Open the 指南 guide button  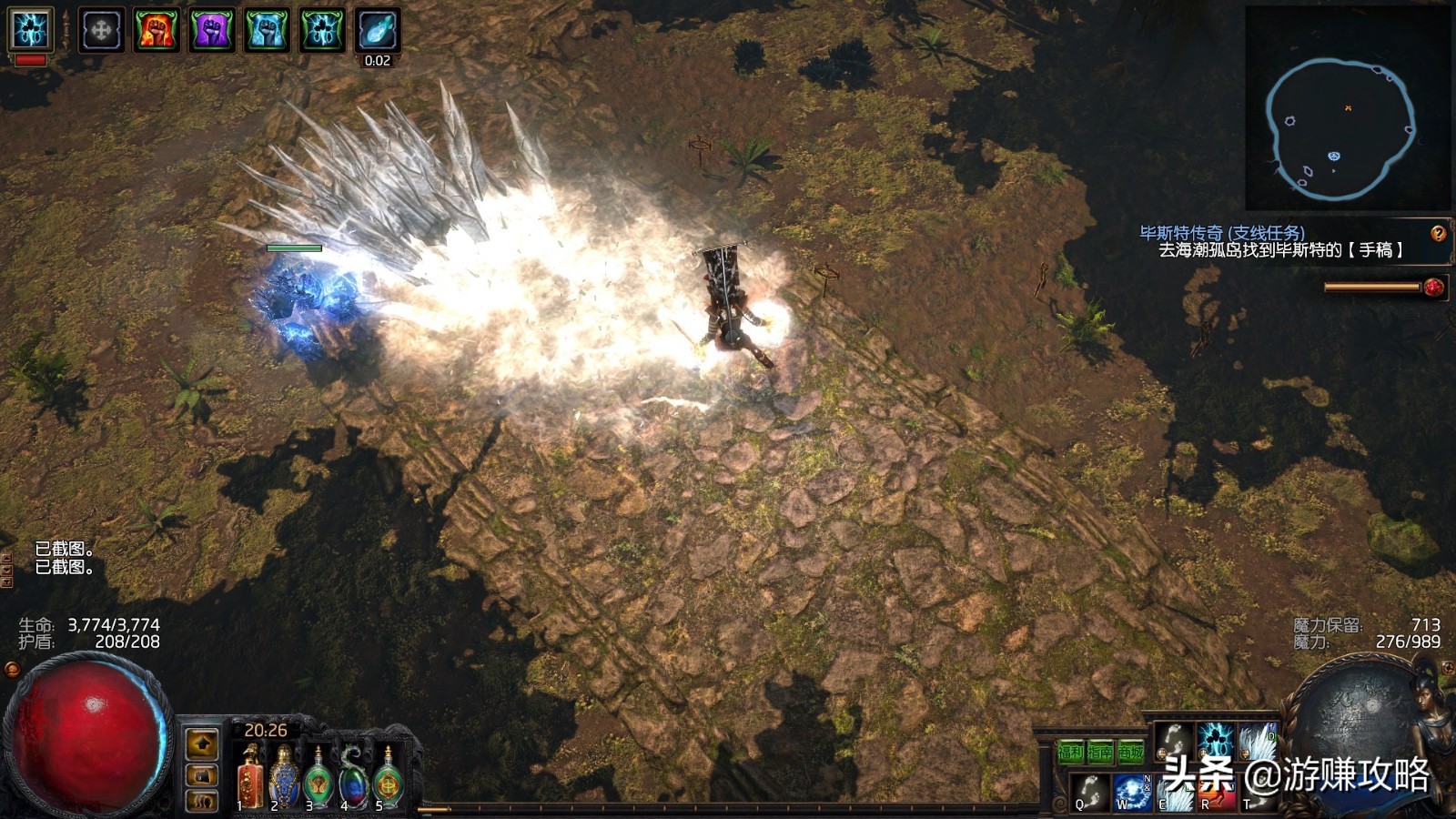[x=1100, y=752]
